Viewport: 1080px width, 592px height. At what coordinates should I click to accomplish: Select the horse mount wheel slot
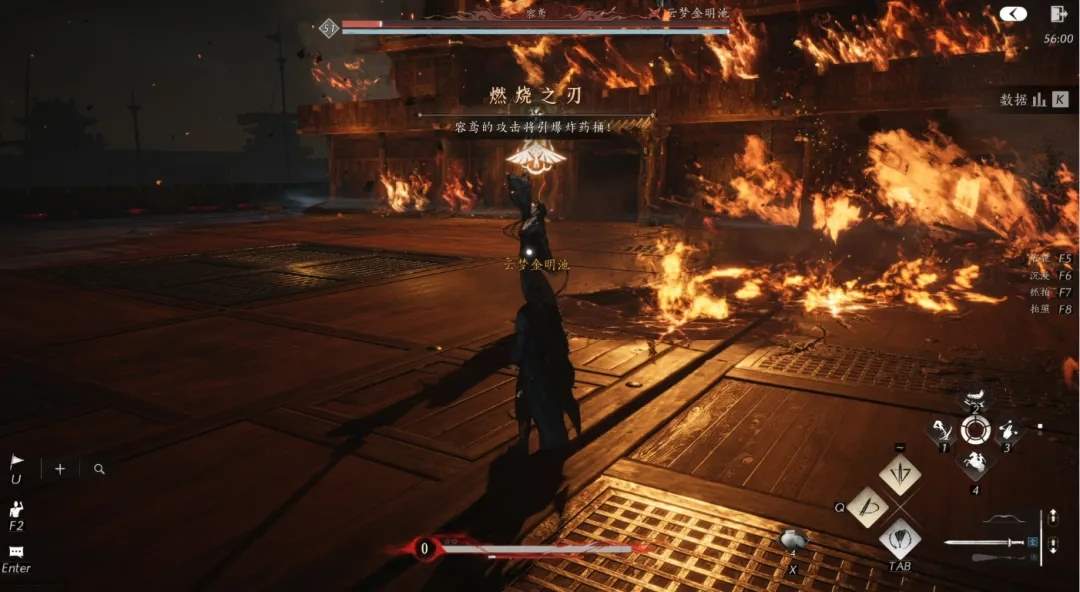point(975,463)
